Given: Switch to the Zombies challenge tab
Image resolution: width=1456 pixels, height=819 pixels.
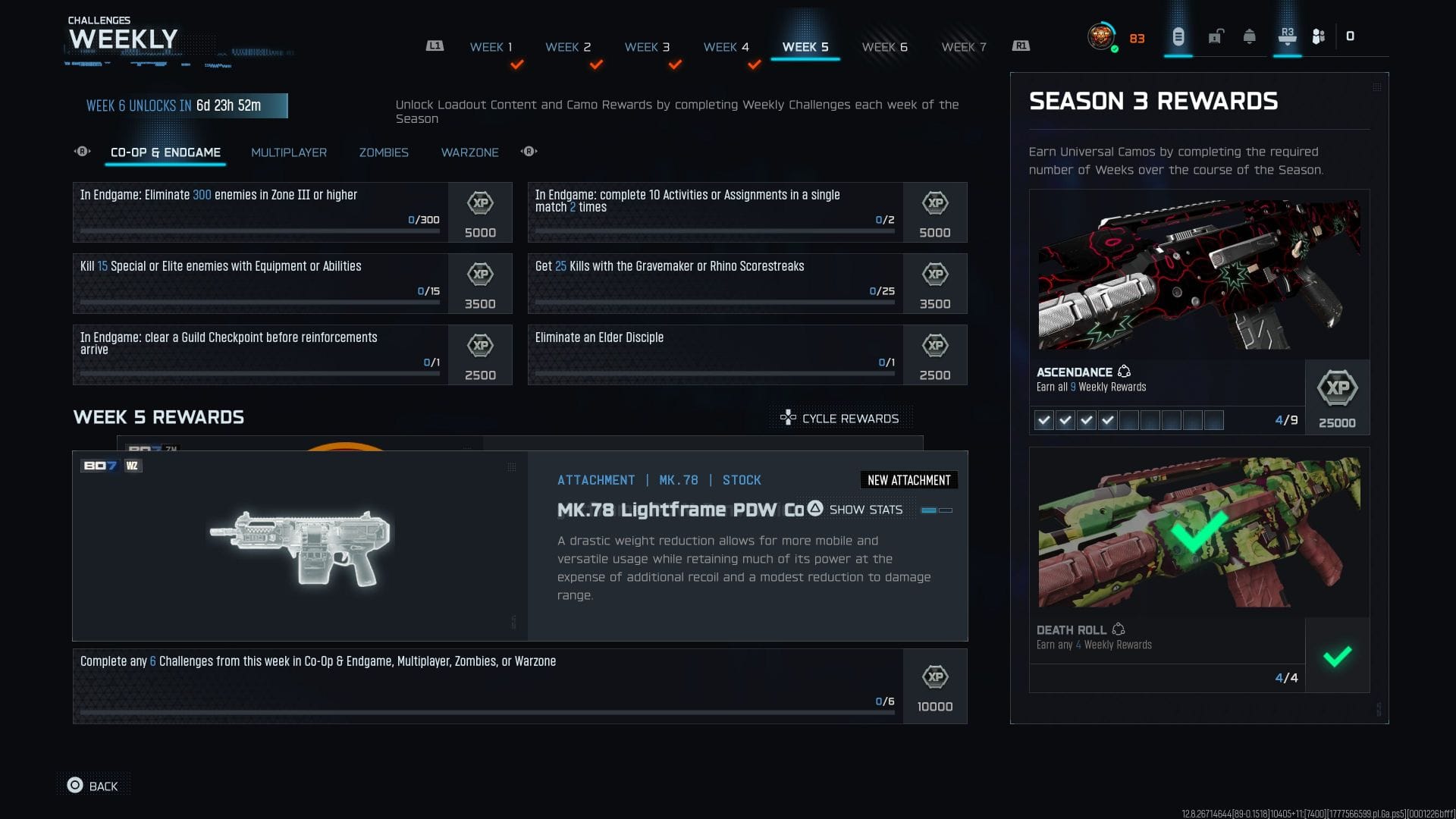Looking at the screenshot, I should [x=384, y=152].
